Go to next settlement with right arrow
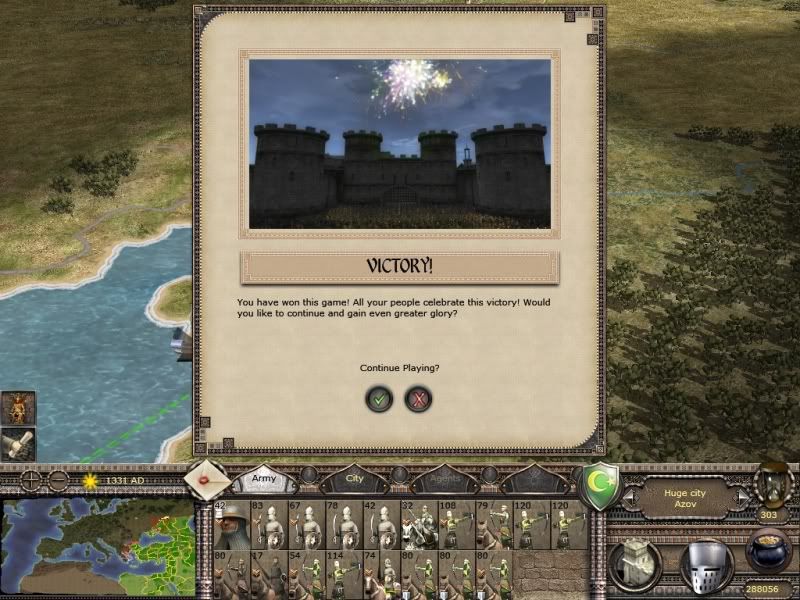800x600 pixels. (743, 495)
